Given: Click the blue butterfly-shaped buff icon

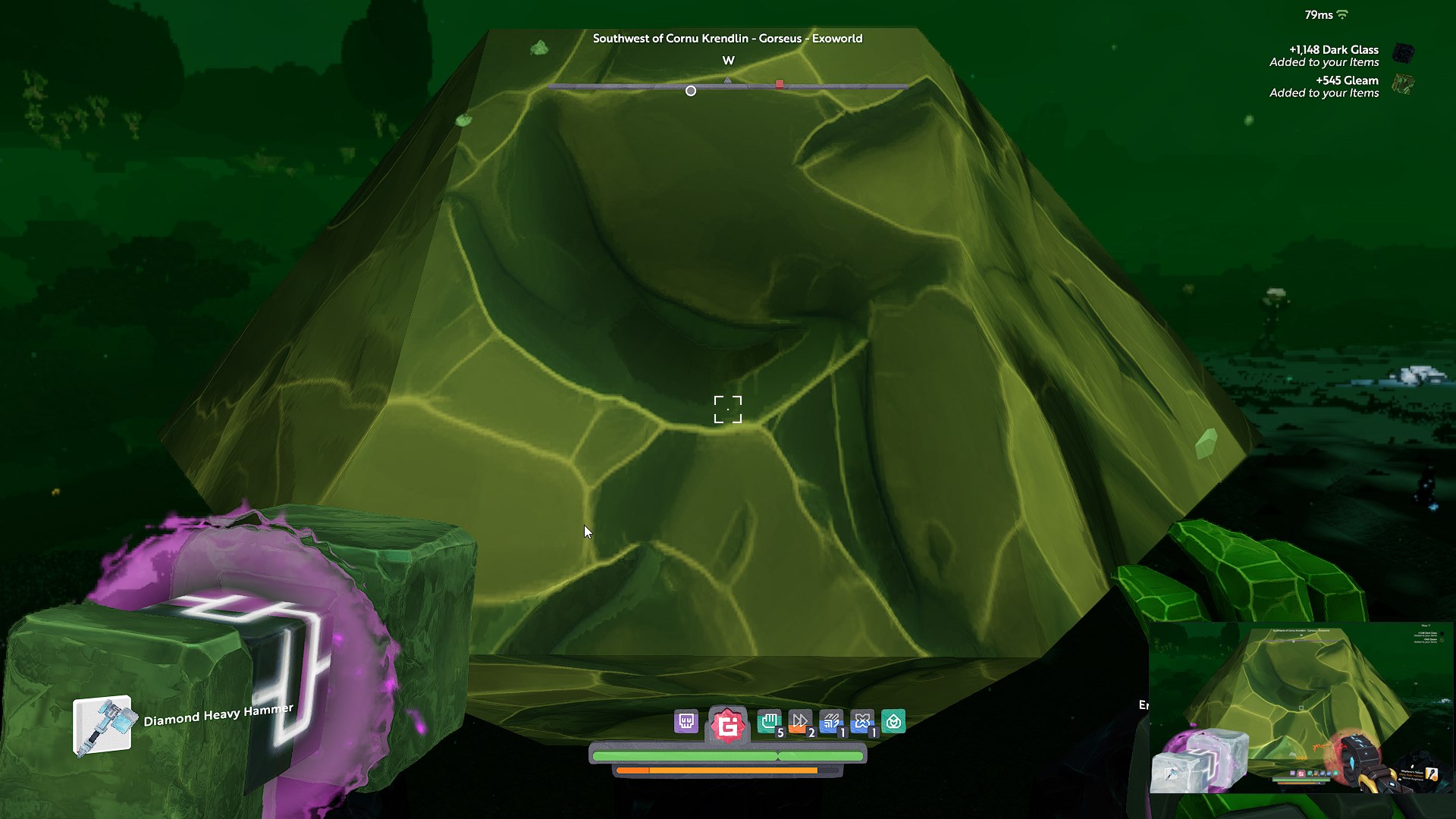Looking at the screenshot, I should coord(862,721).
